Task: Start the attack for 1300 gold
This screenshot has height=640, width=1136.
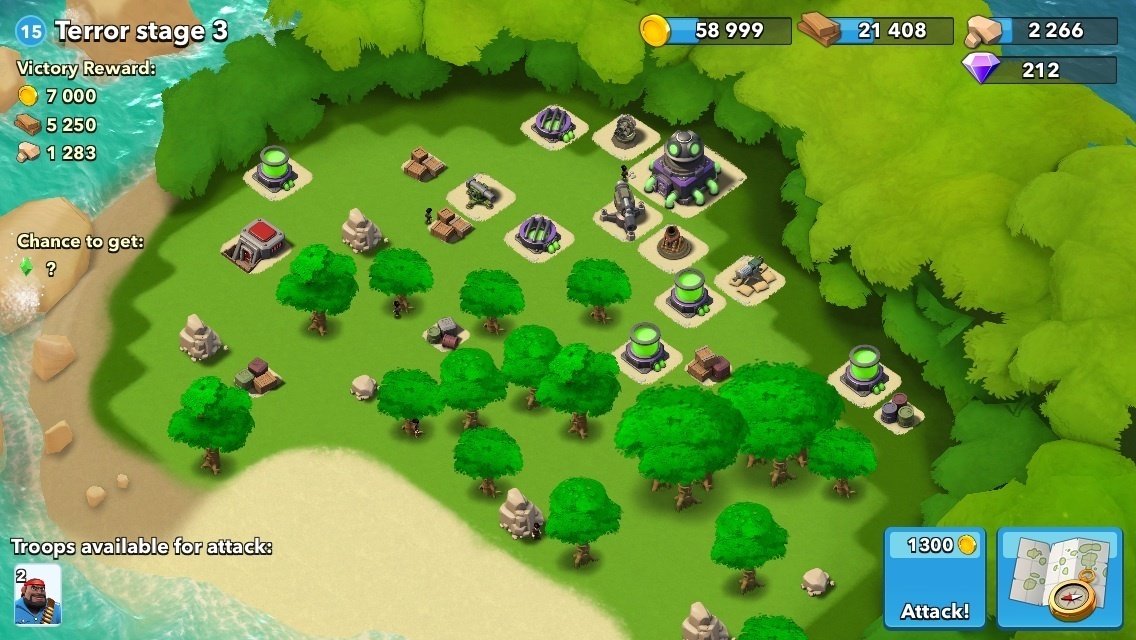Action: coord(934,578)
